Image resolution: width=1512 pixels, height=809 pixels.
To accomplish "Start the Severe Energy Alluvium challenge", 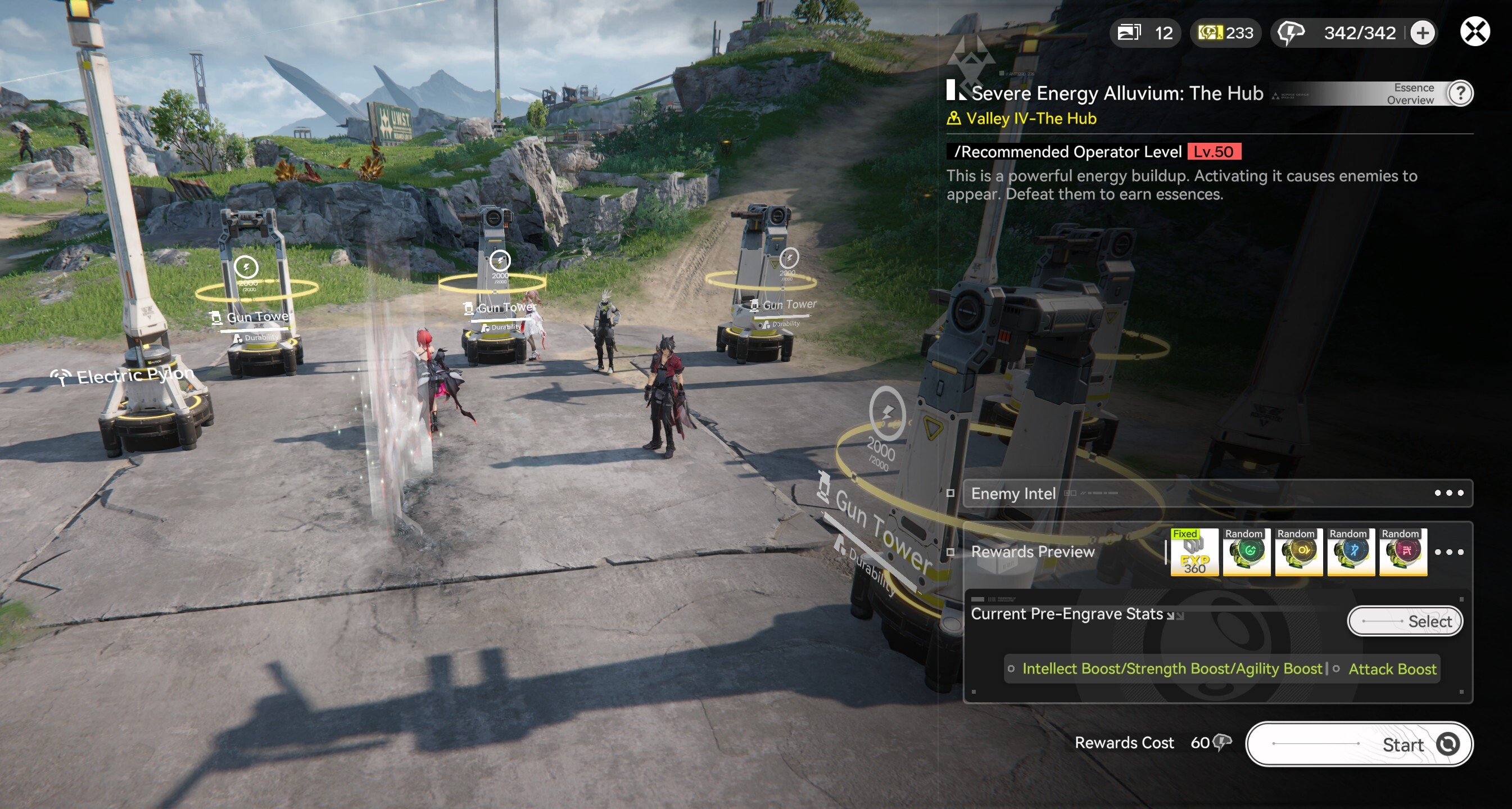I will point(1359,744).
